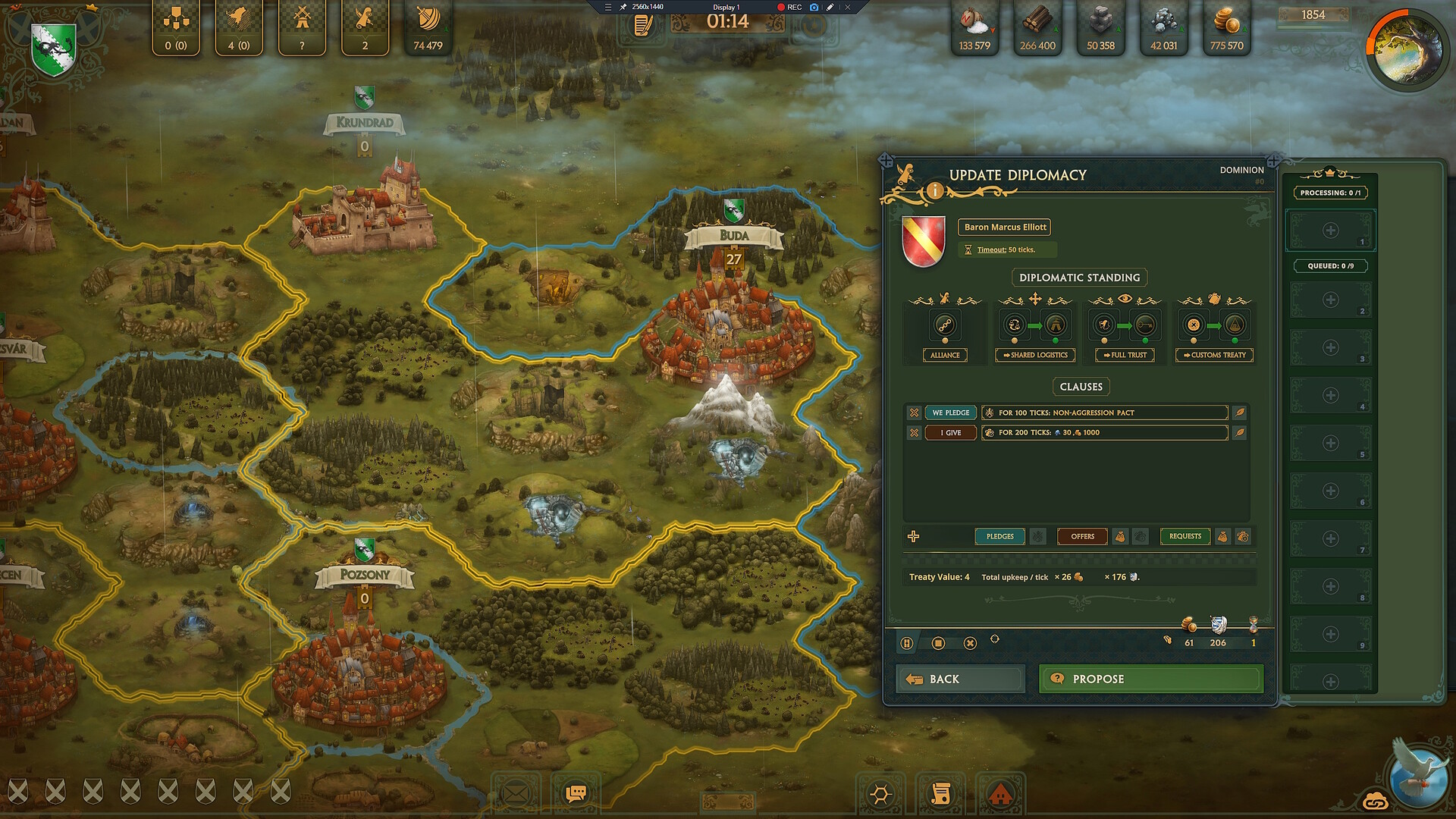
Task: Open the treaty scroll icon near bottom toolbar
Action: pos(940,794)
